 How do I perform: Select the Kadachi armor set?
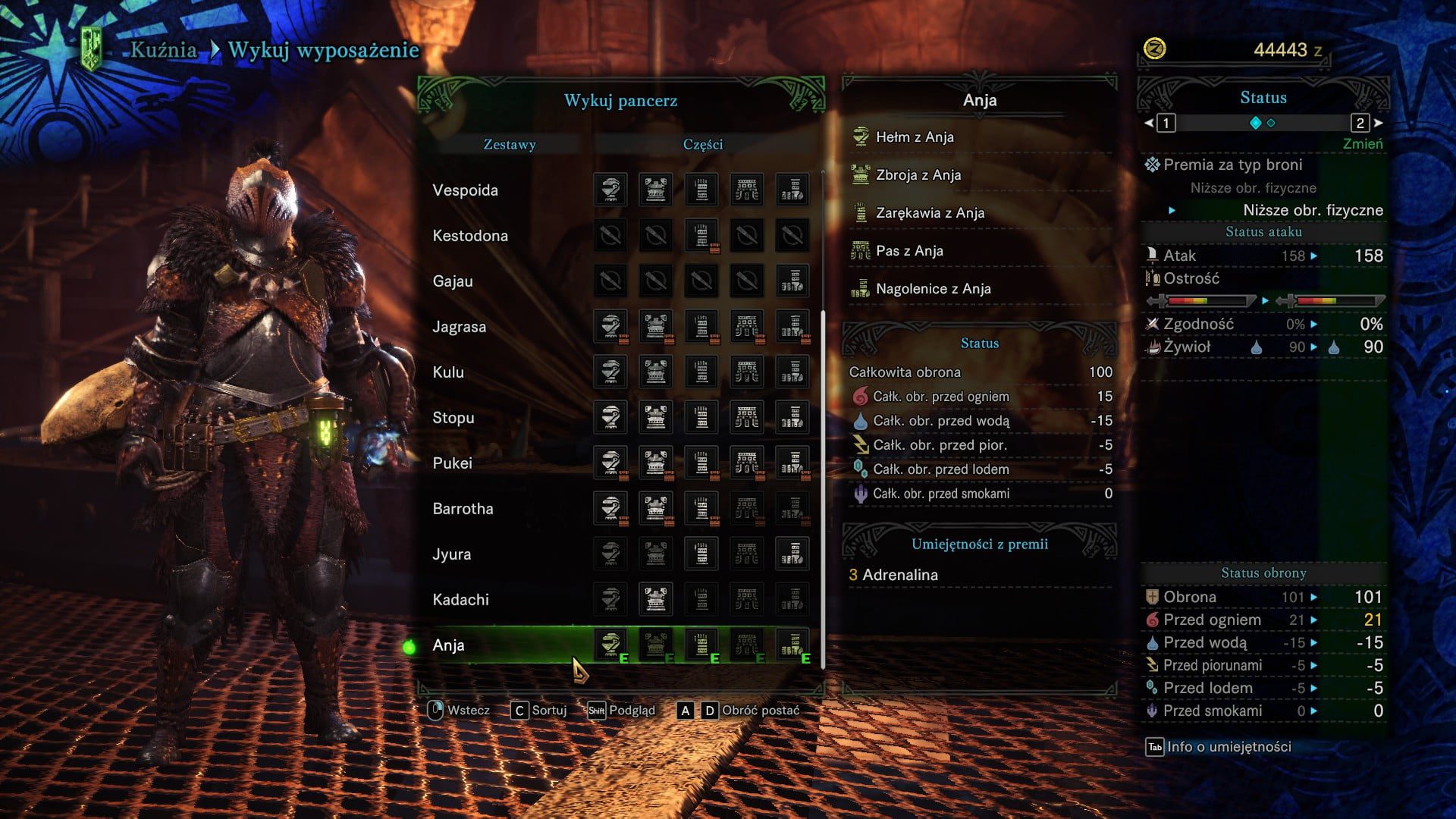click(460, 600)
